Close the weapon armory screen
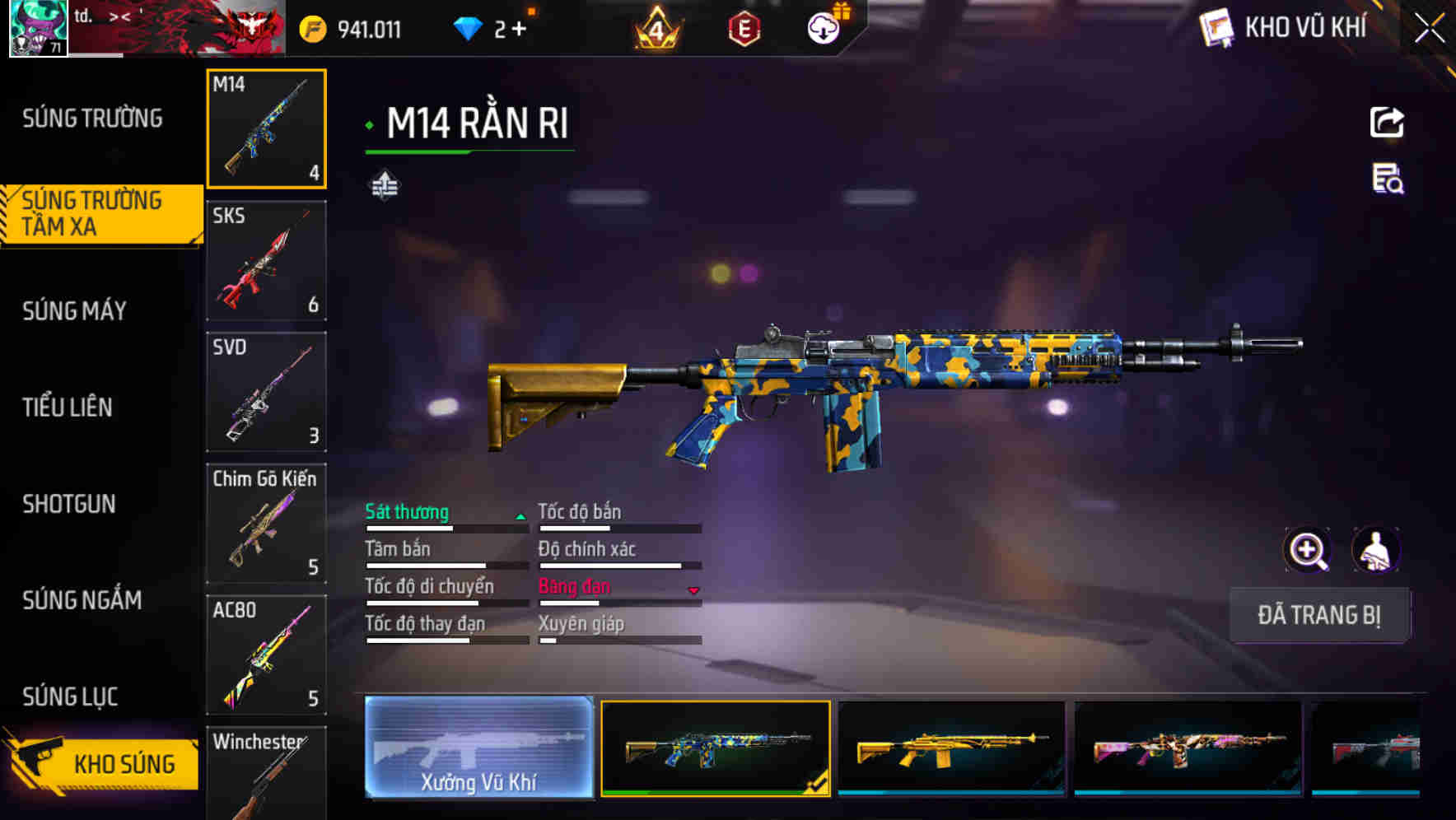Image resolution: width=1456 pixels, height=820 pixels. [x=1430, y=29]
